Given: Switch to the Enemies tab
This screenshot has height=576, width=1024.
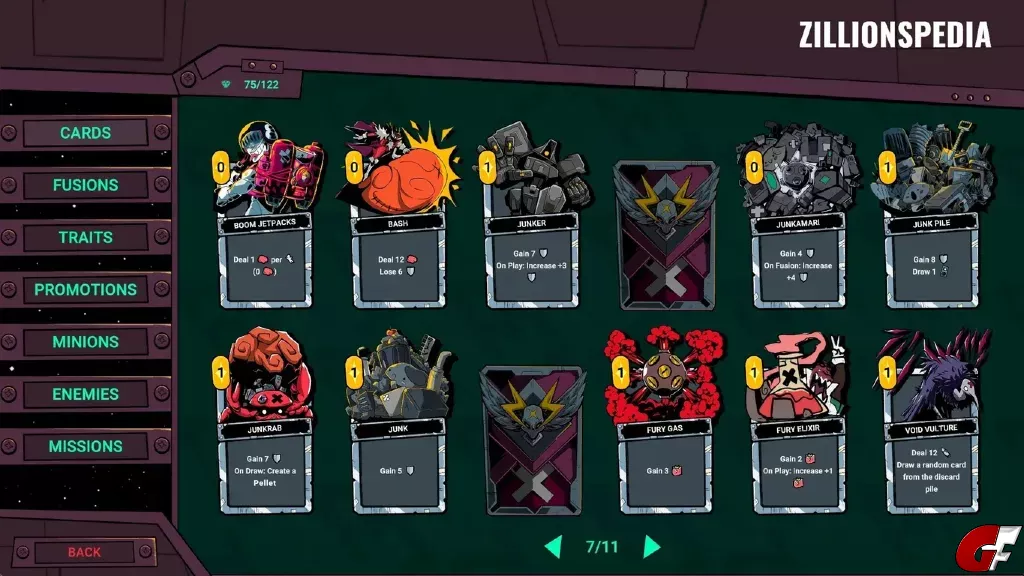Looking at the screenshot, I should (85, 394).
